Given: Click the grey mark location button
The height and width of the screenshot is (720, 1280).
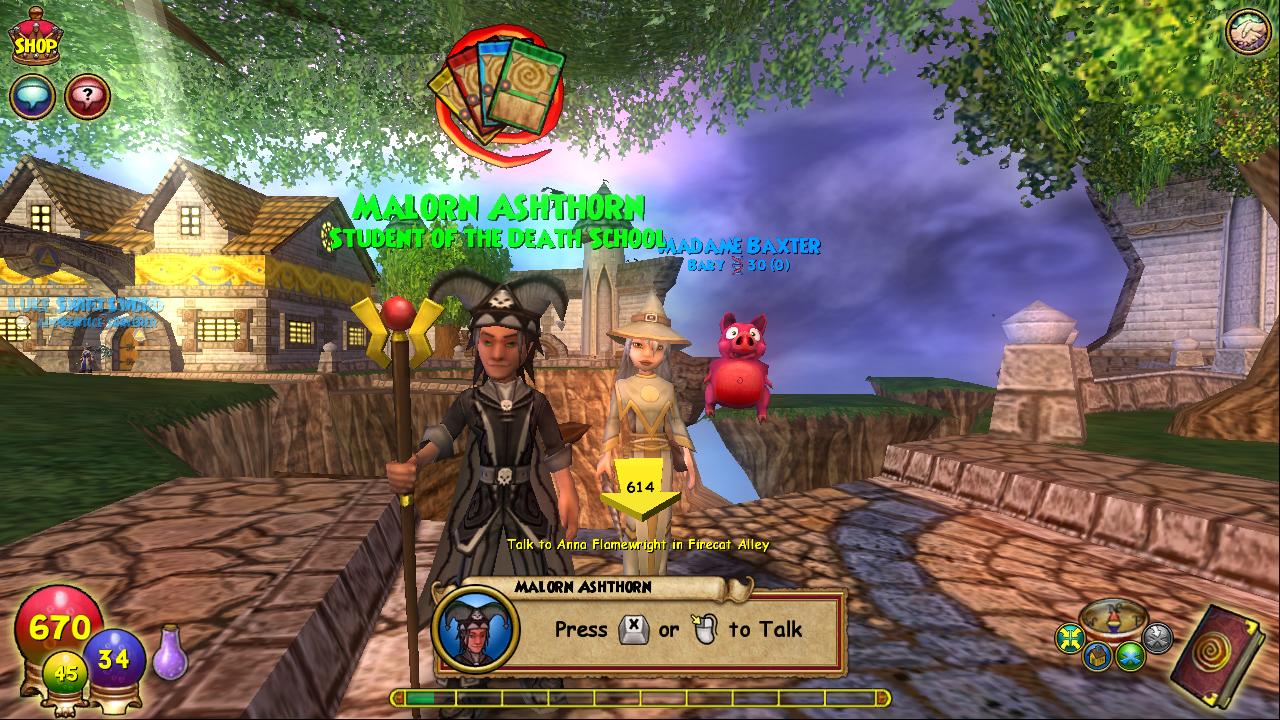Looking at the screenshot, I should pos(1157,638).
